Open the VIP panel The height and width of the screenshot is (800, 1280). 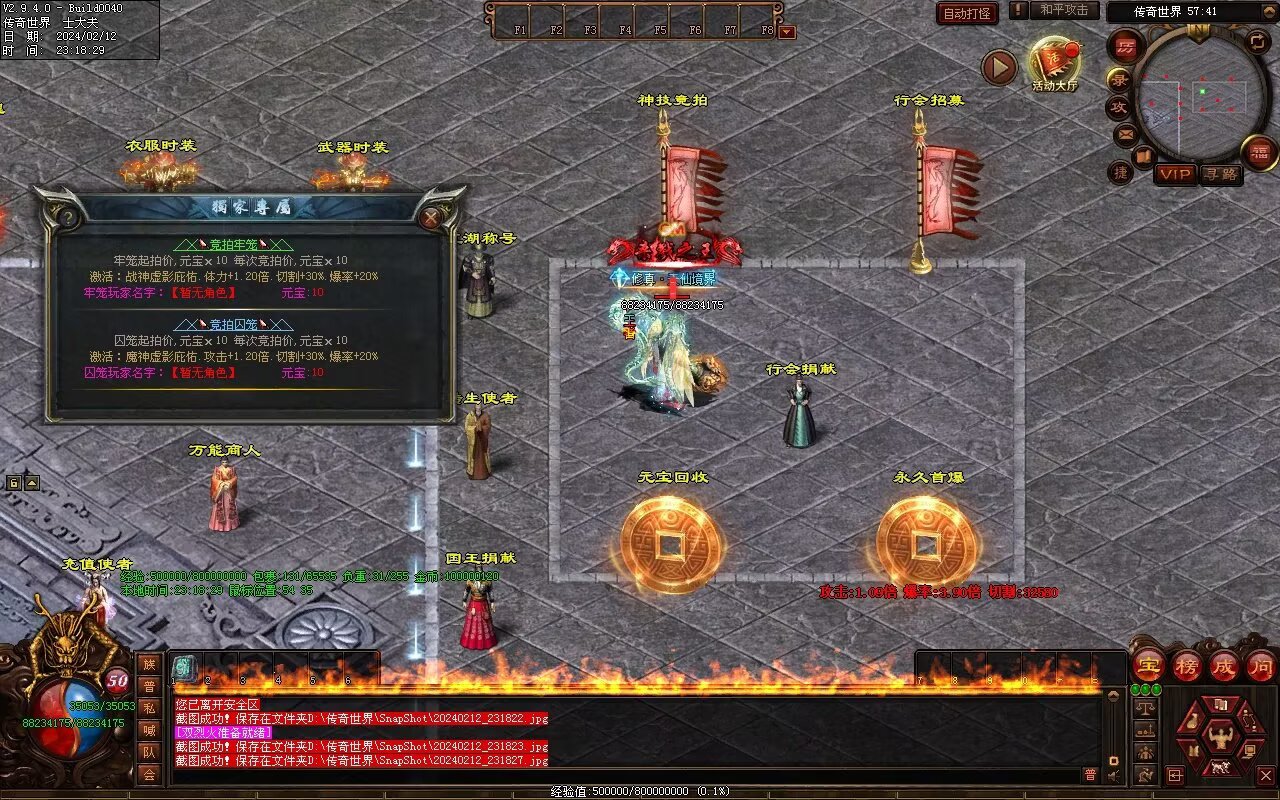point(1176,174)
